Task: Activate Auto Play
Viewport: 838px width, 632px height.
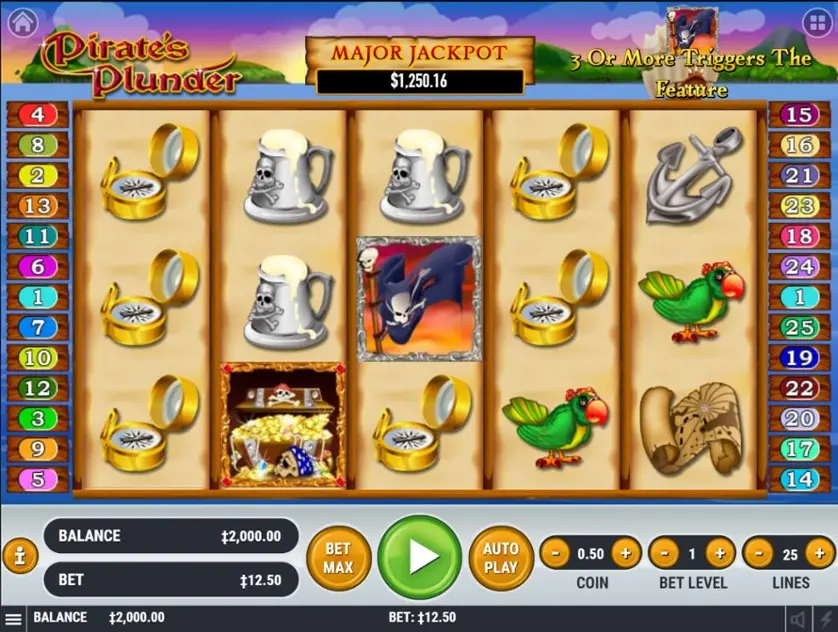Action: tap(501, 558)
